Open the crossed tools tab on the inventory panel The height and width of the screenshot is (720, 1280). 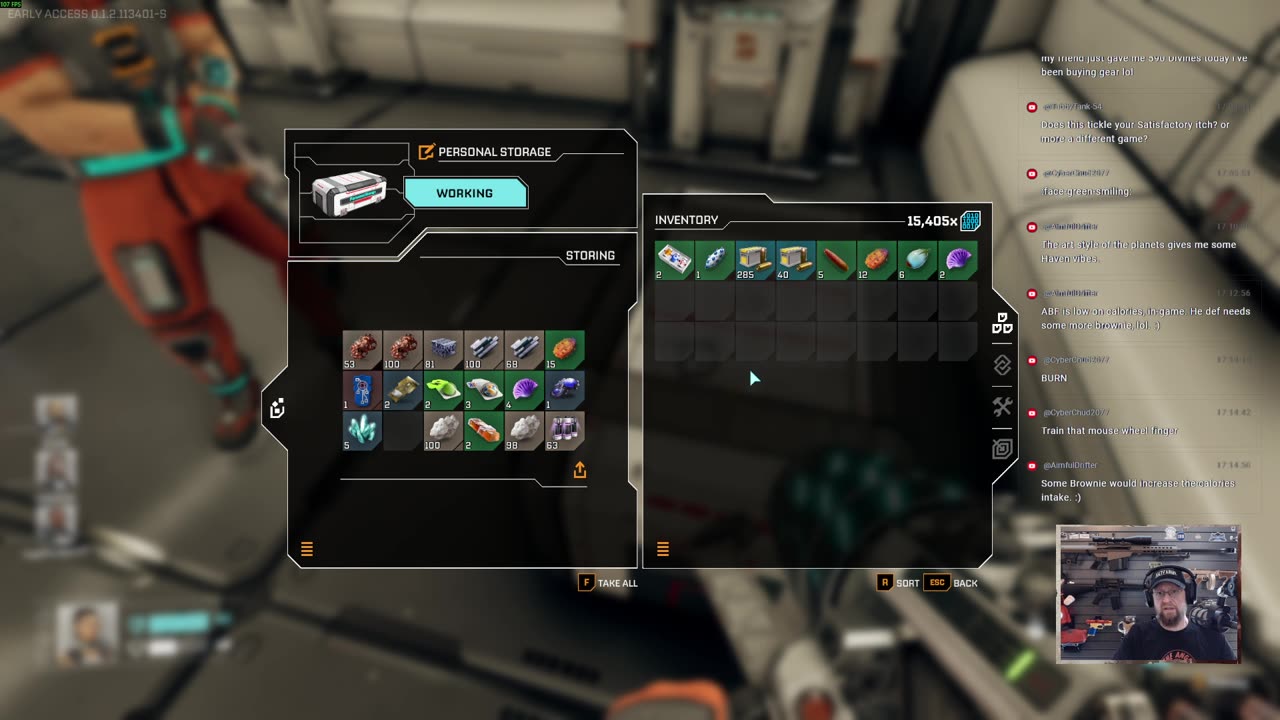click(x=1002, y=407)
